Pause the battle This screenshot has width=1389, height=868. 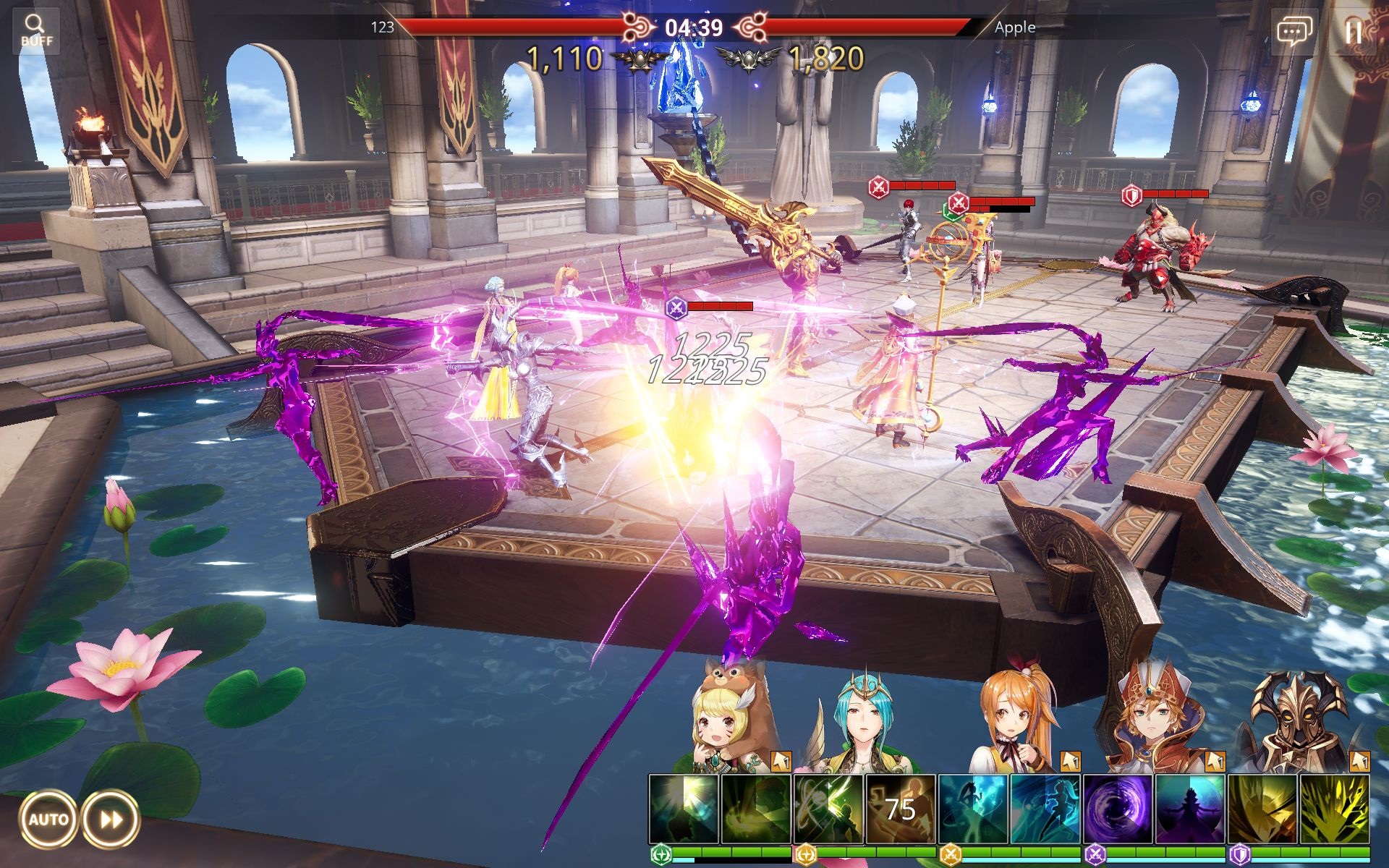1353,32
